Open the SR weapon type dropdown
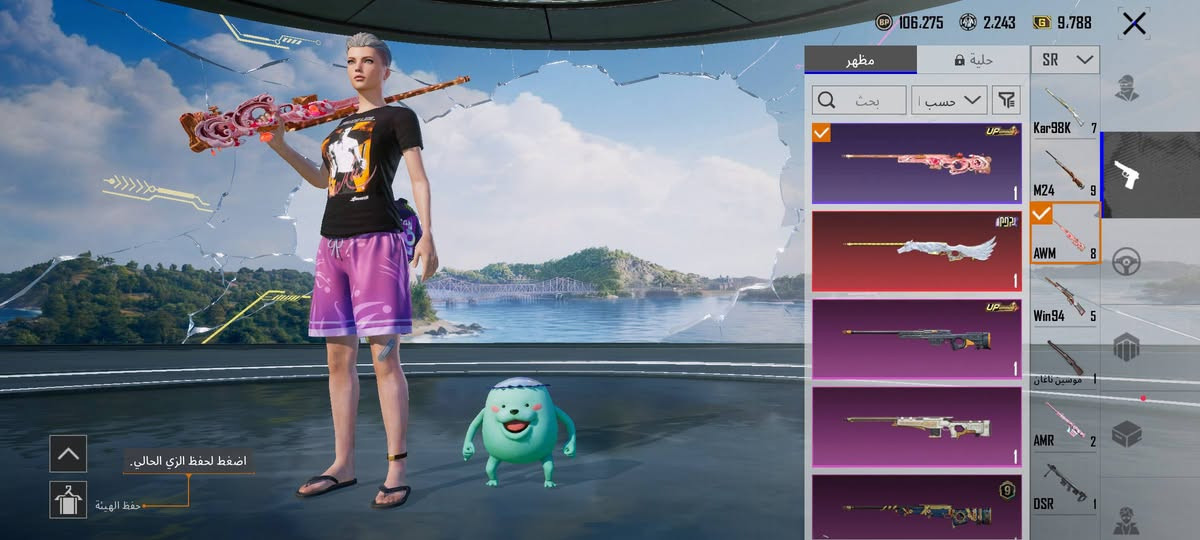Viewport: 1200px width, 540px height. pyautogui.click(x=1066, y=60)
